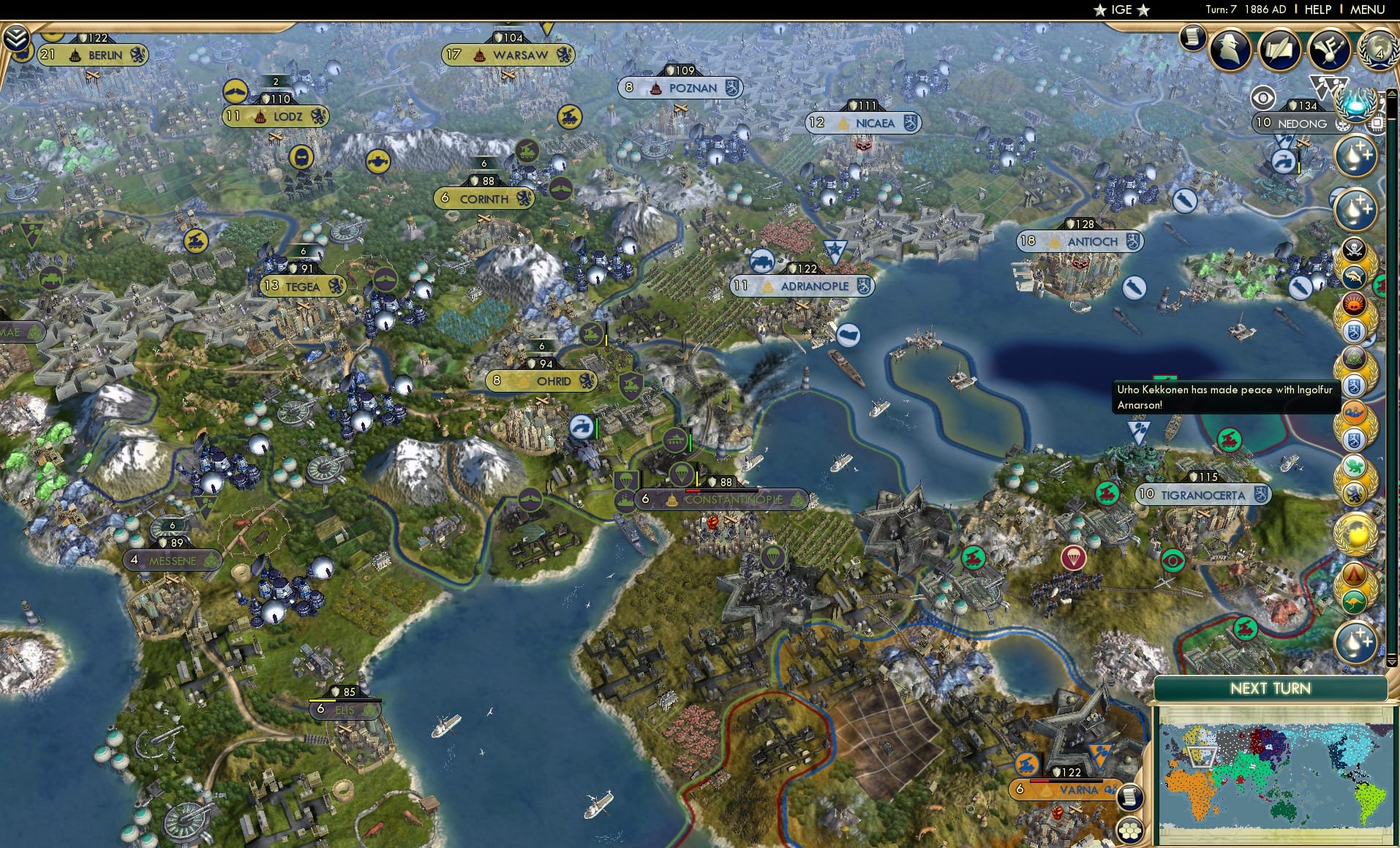Open the Diplomacy overview quill icon
Viewport: 1400px width, 848px height.
tap(1280, 48)
